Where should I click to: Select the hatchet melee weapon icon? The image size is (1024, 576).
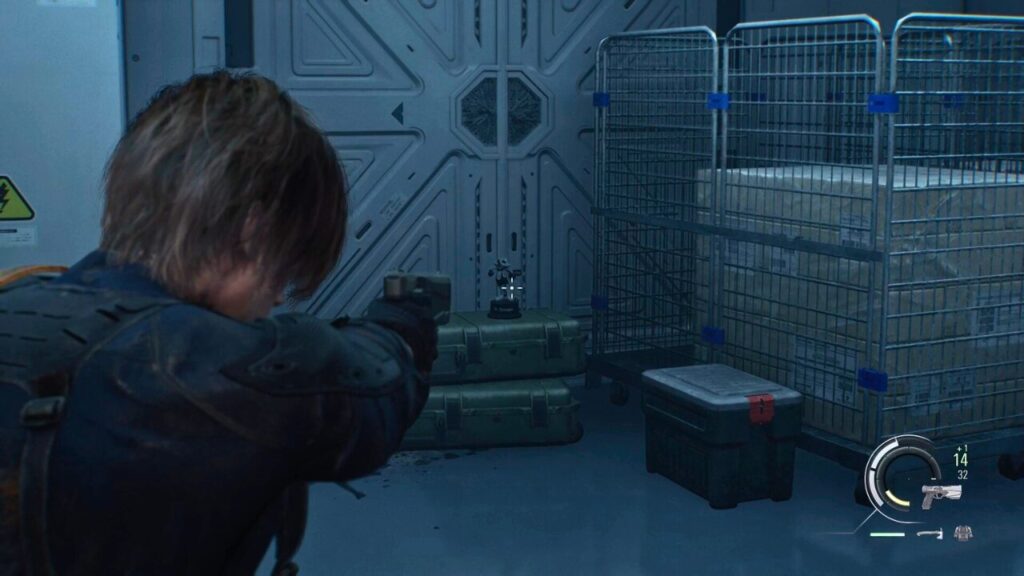tap(931, 534)
